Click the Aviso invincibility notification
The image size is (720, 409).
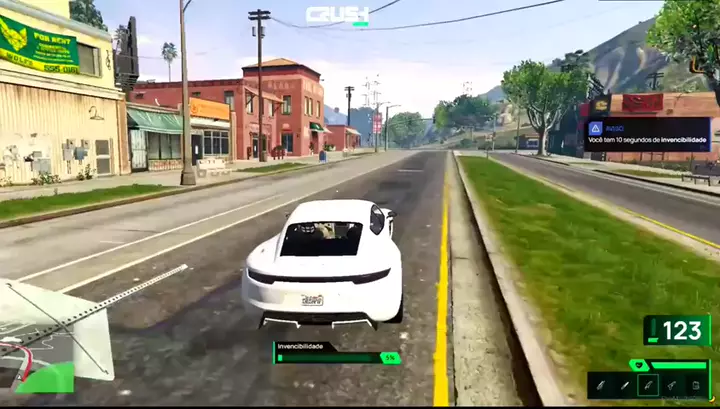[x=647, y=133]
